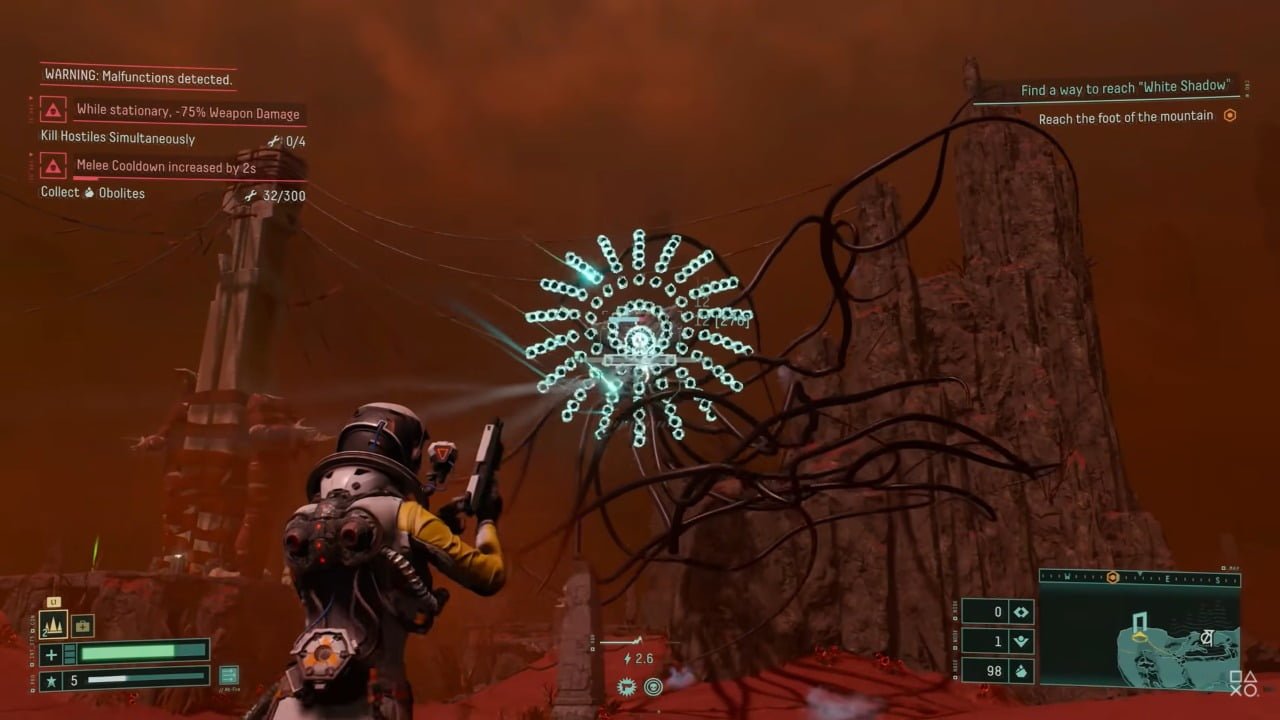Viewport: 1280px width, 720px height.
Task: Select the spikes consumable slot
Action: [52, 625]
